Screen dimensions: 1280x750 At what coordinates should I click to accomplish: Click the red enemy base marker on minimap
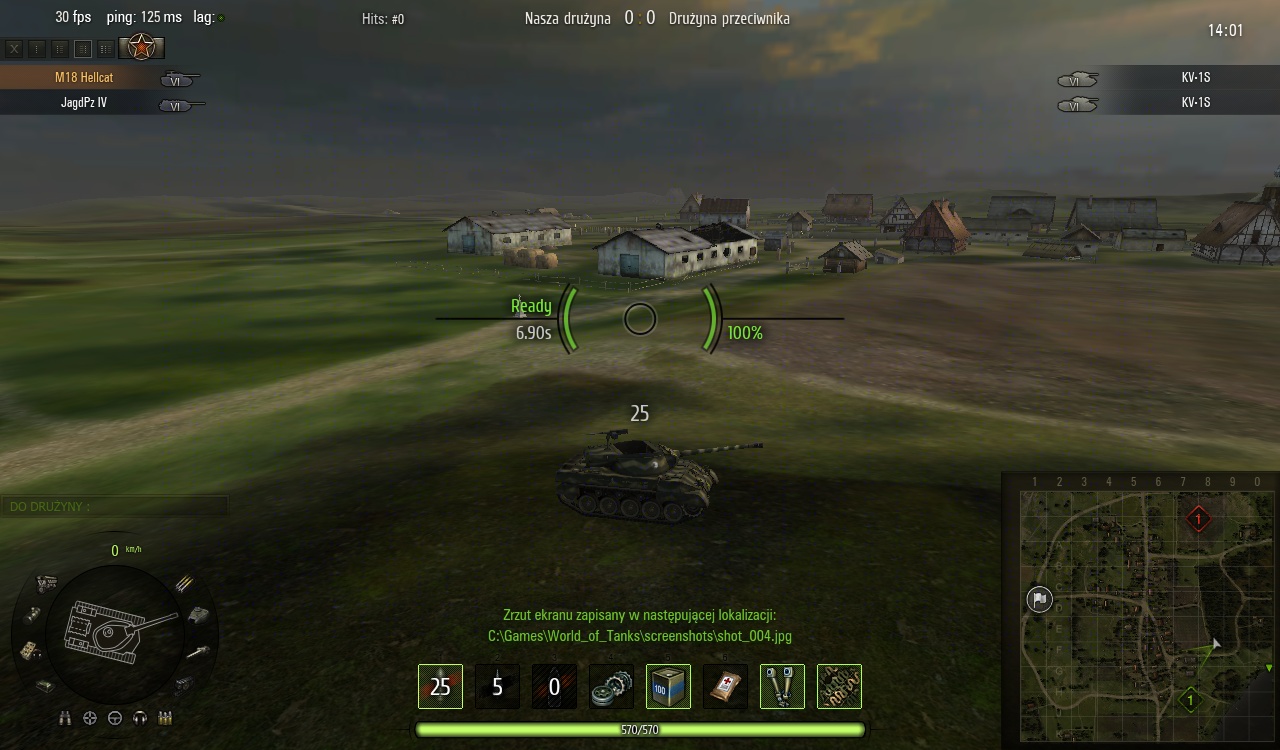pyautogui.click(x=1198, y=519)
